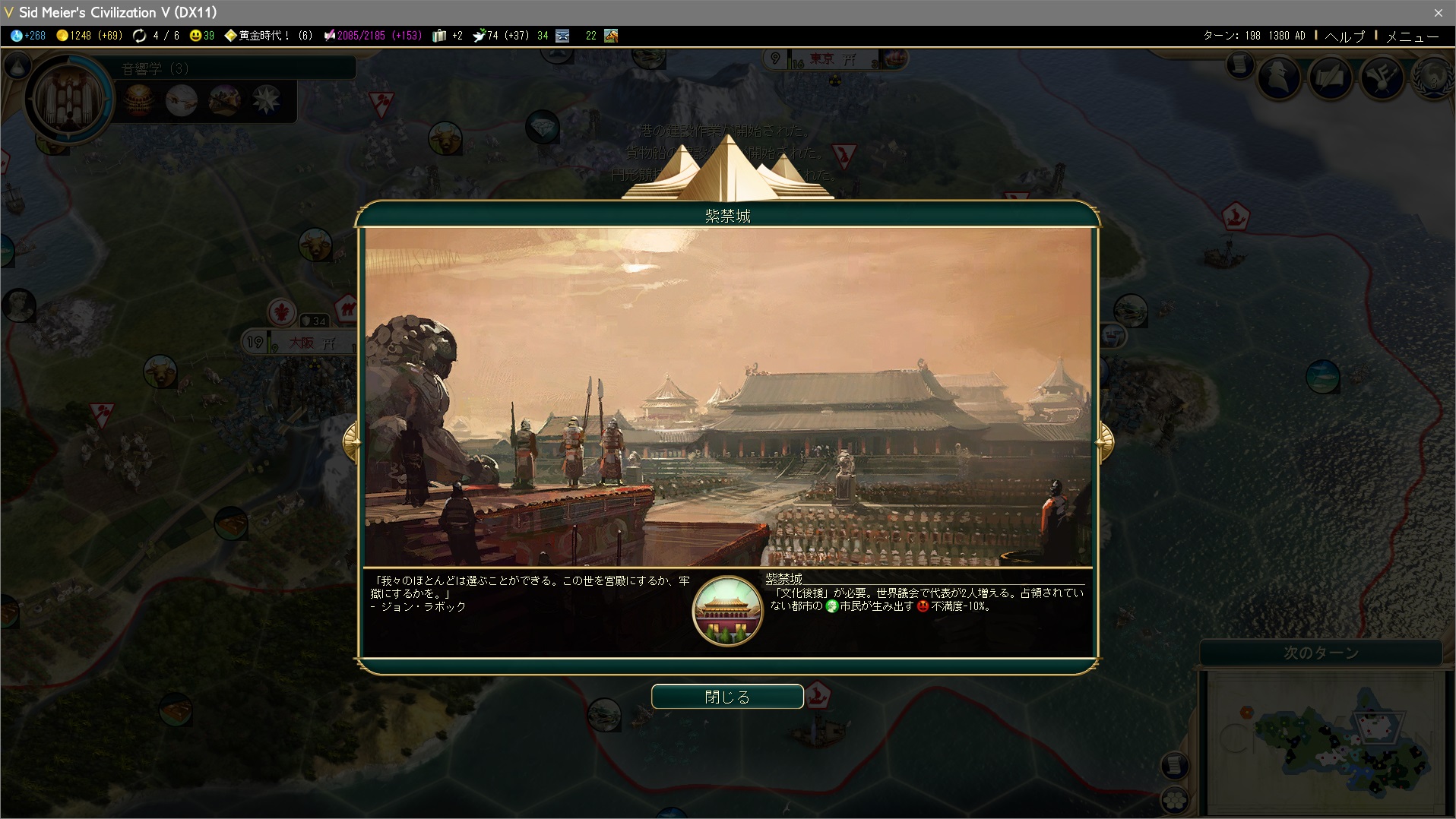Open the ヘルプ help menu
Screen dimensions: 1456x819
[x=1345, y=36]
